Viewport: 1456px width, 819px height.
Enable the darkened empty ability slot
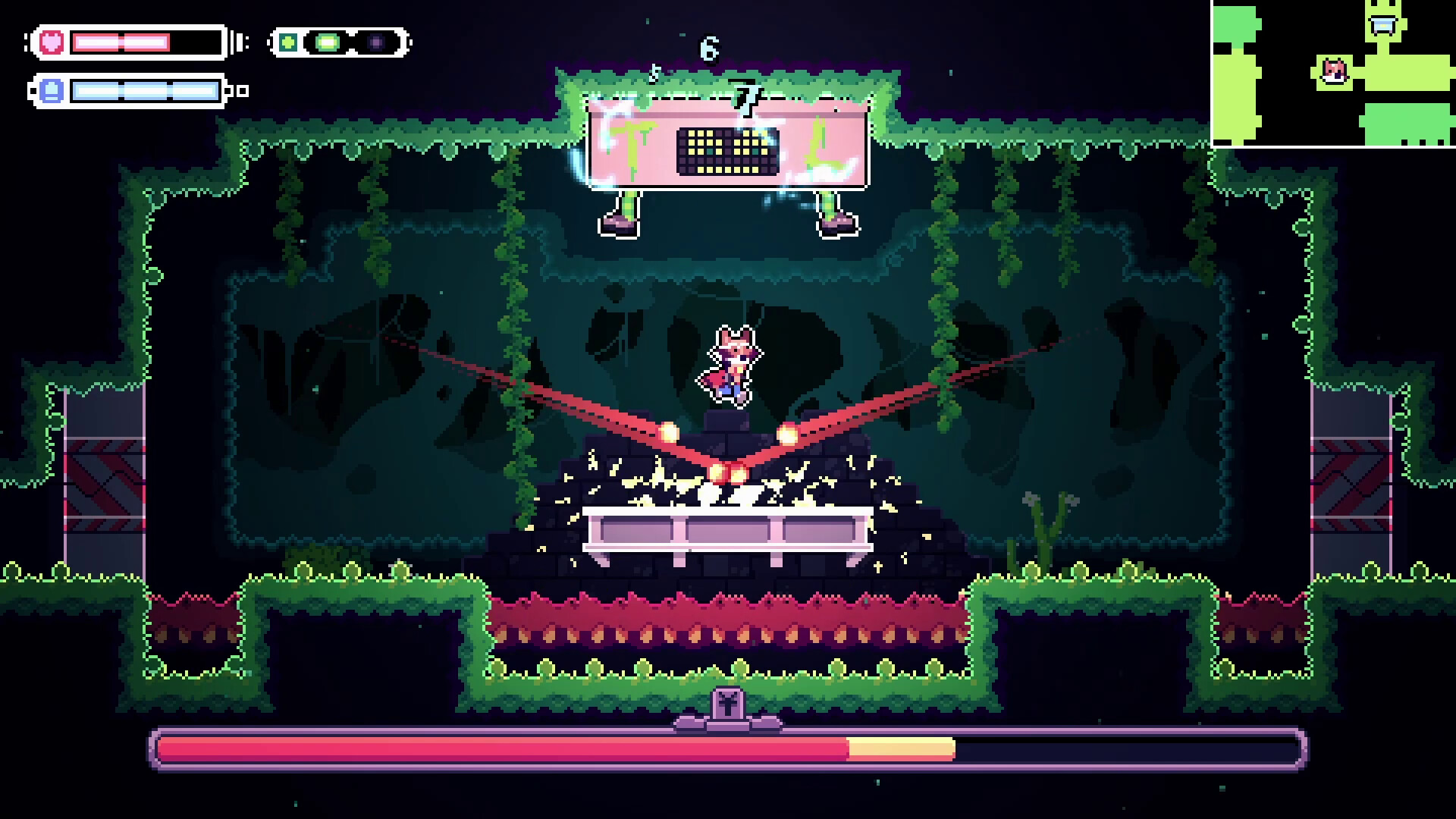[x=375, y=44]
